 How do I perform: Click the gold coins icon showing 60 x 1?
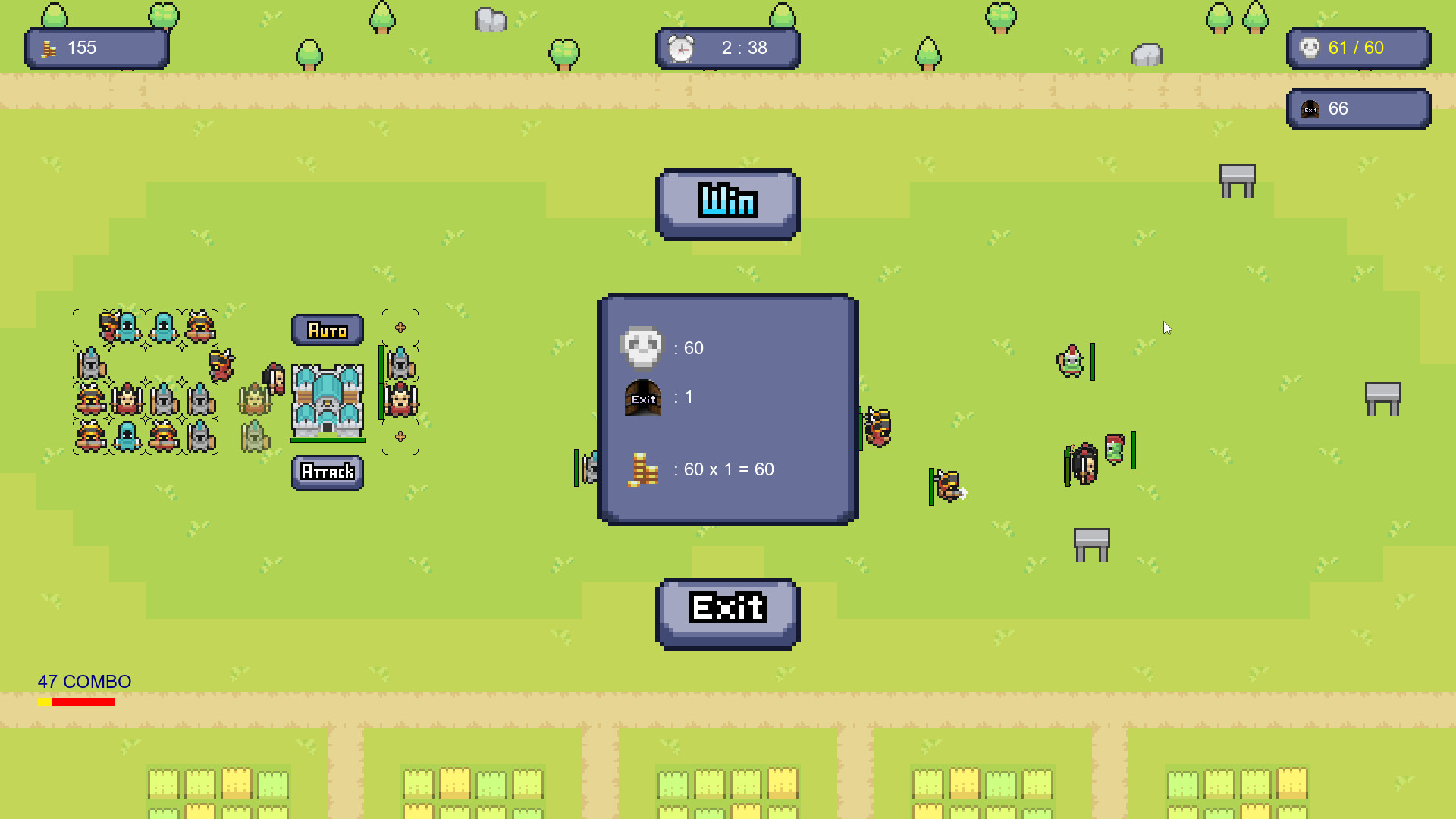tap(643, 469)
